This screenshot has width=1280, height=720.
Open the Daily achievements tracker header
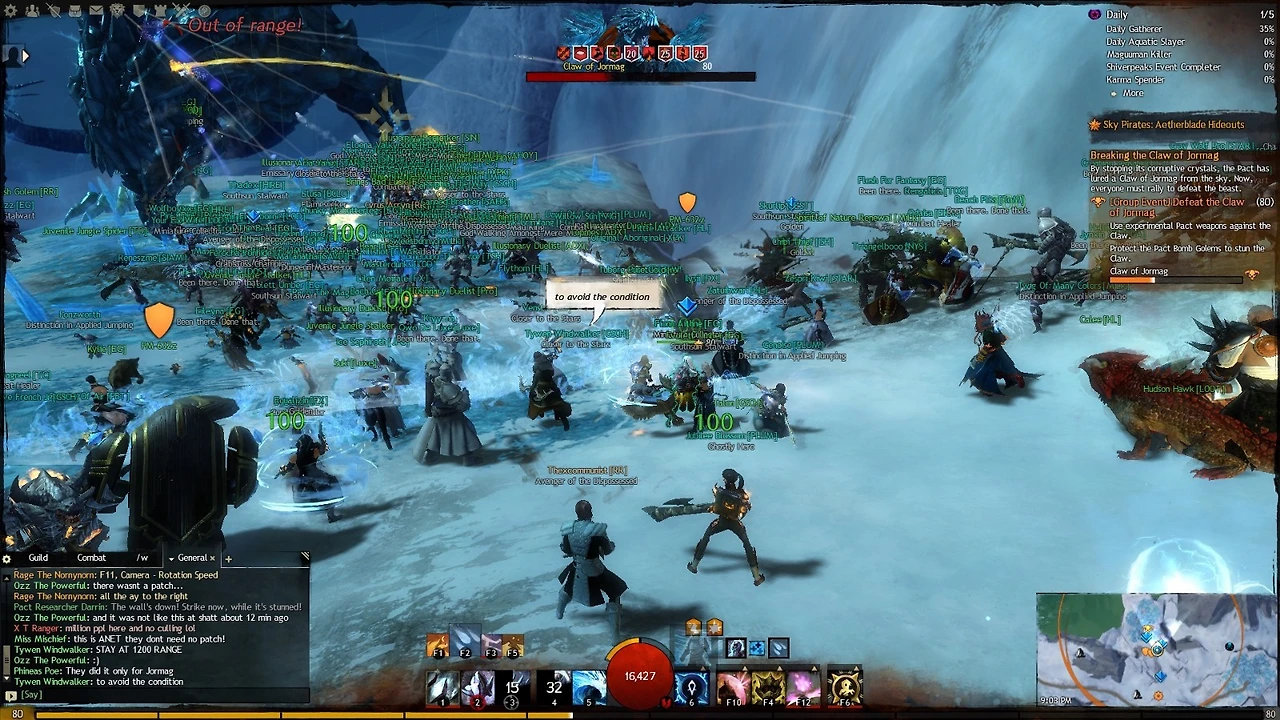point(1116,15)
